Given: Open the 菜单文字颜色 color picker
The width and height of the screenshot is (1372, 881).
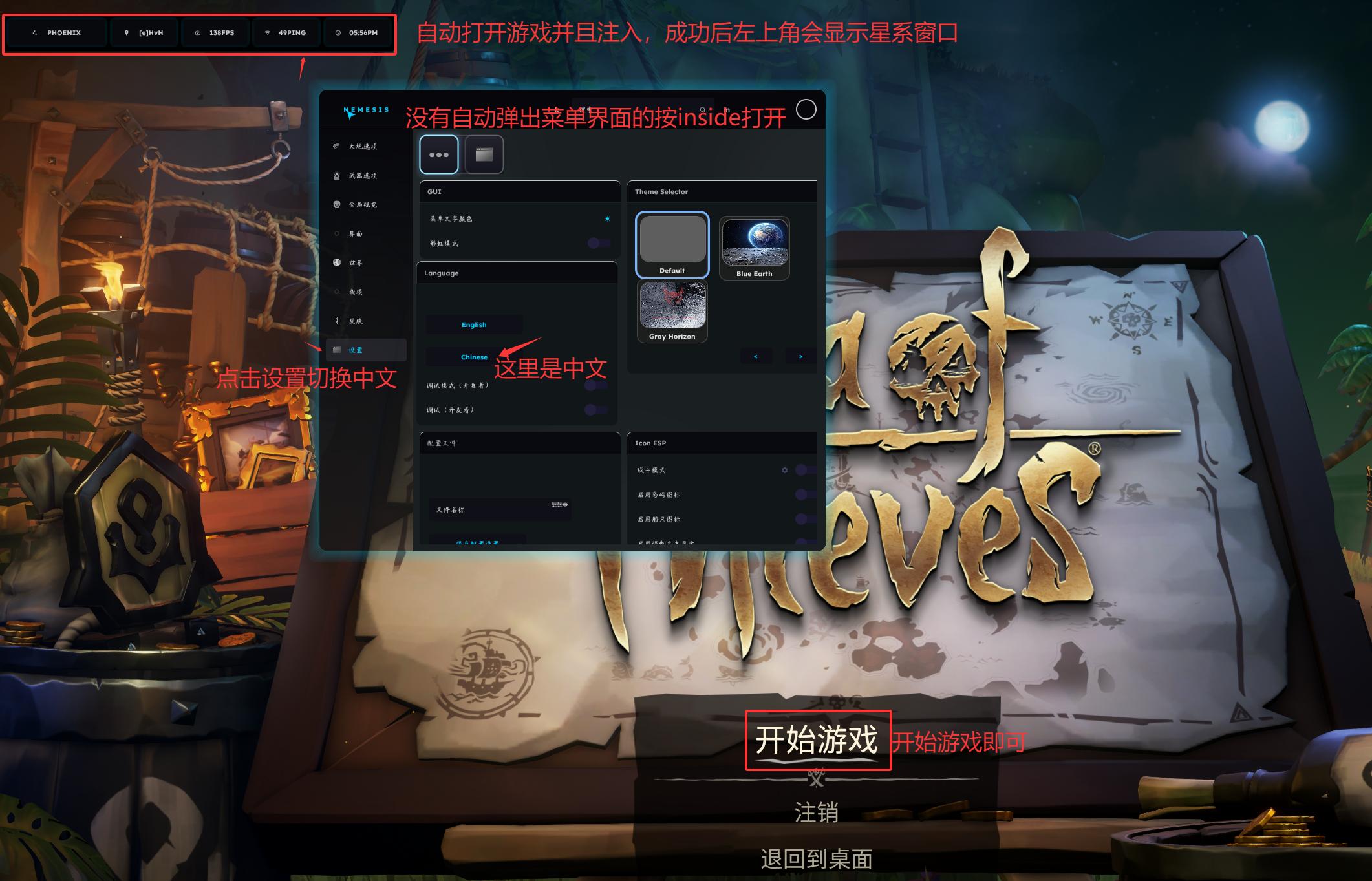Looking at the screenshot, I should click(607, 218).
